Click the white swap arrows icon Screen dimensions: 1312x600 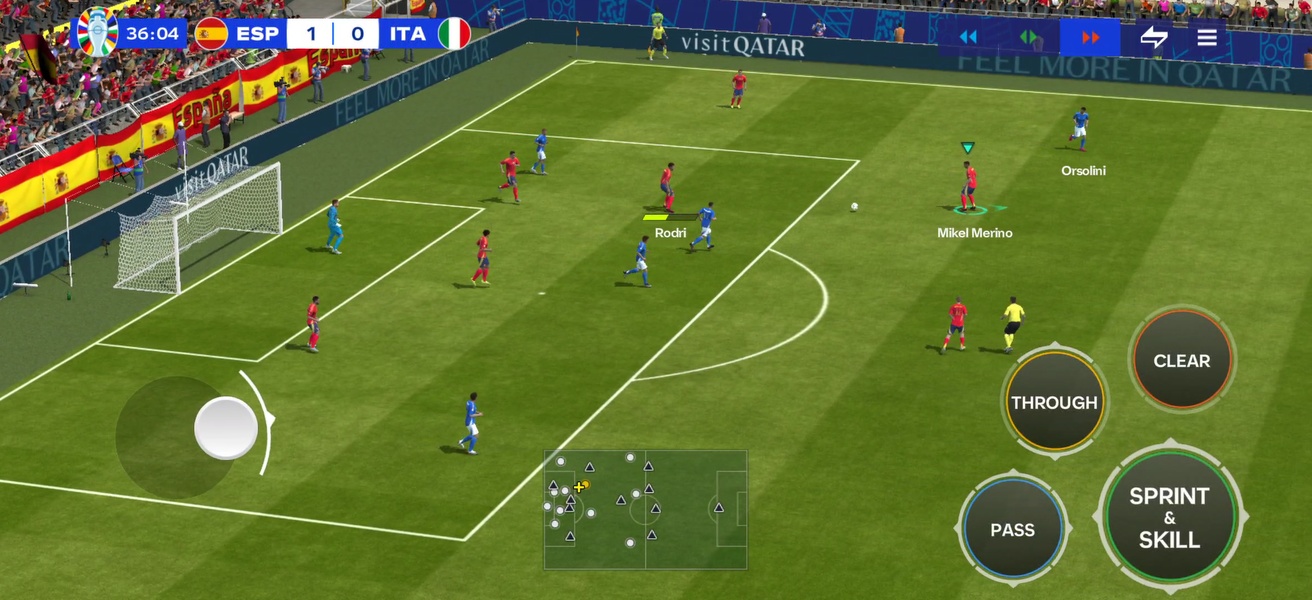(x=1154, y=38)
